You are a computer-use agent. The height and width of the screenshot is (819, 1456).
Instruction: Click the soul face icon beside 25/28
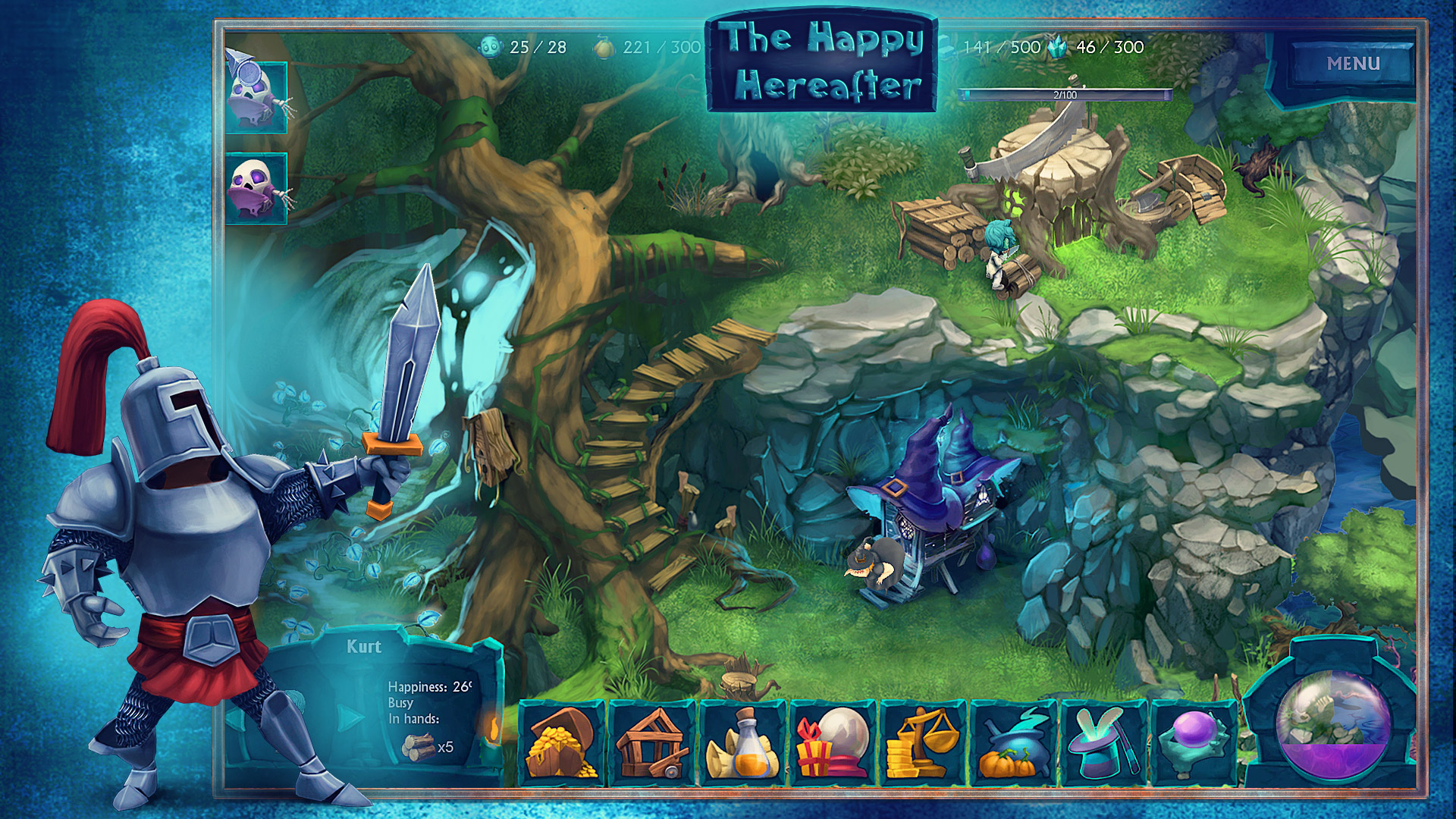click(x=490, y=47)
